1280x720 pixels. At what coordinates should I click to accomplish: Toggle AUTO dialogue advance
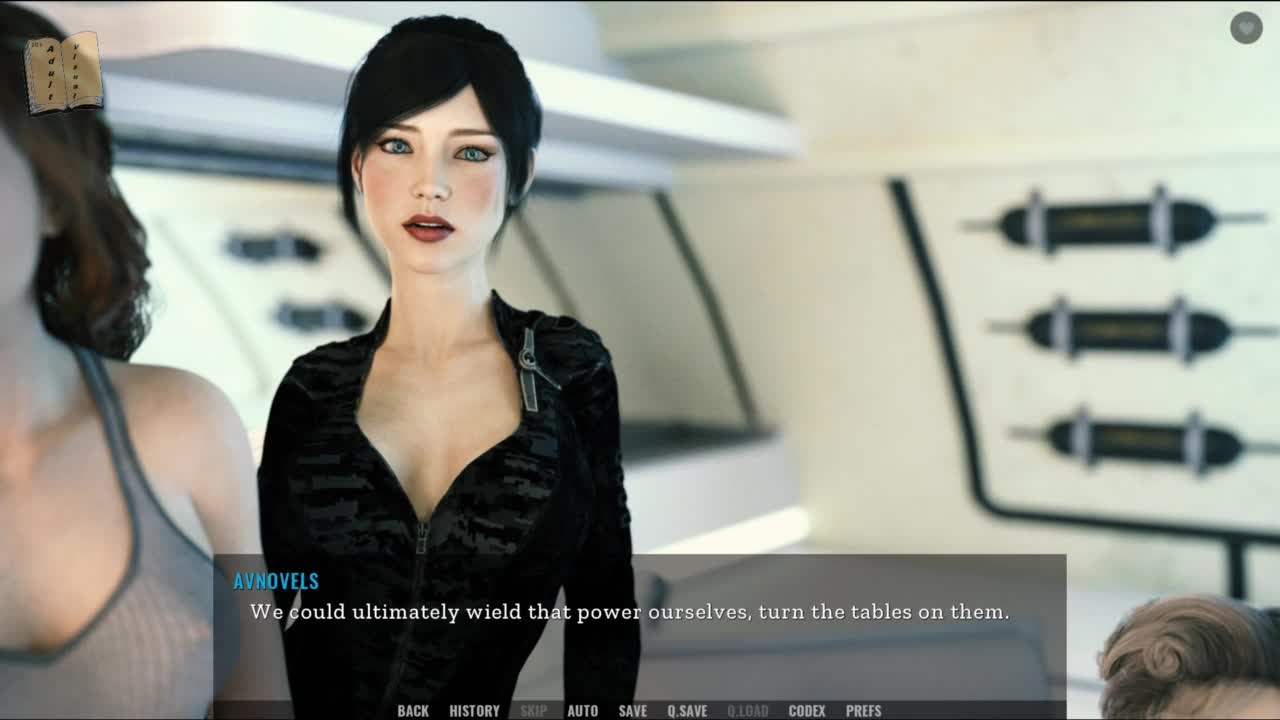click(582, 711)
